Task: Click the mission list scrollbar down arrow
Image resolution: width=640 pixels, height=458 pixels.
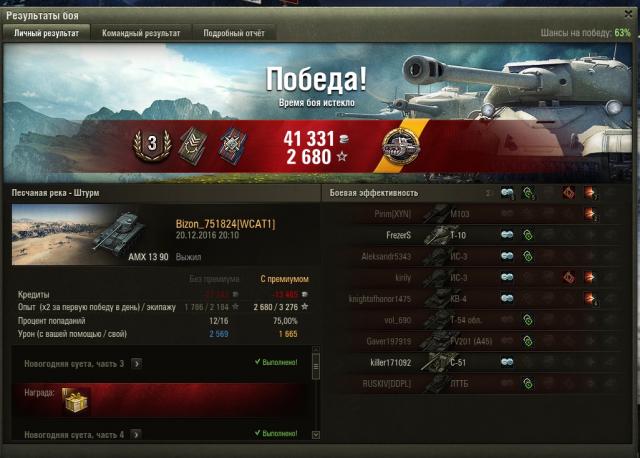Action: (x=316, y=435)
